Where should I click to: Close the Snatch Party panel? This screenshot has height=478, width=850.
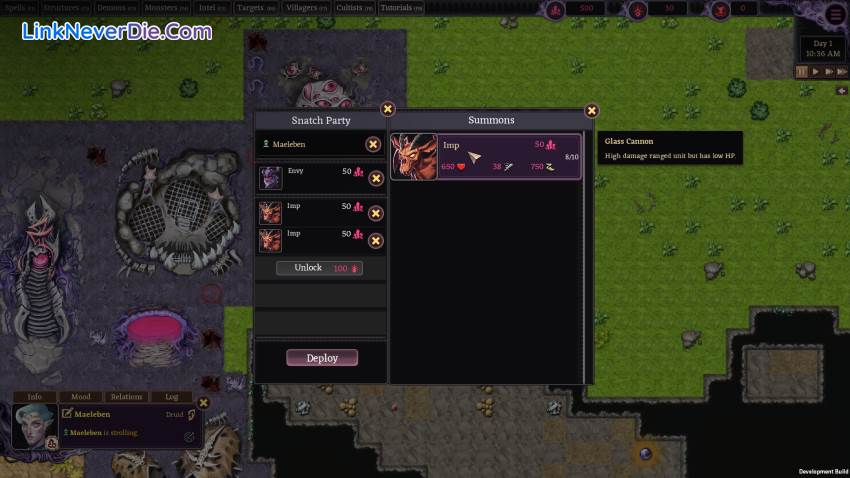(x=388, y=109)
